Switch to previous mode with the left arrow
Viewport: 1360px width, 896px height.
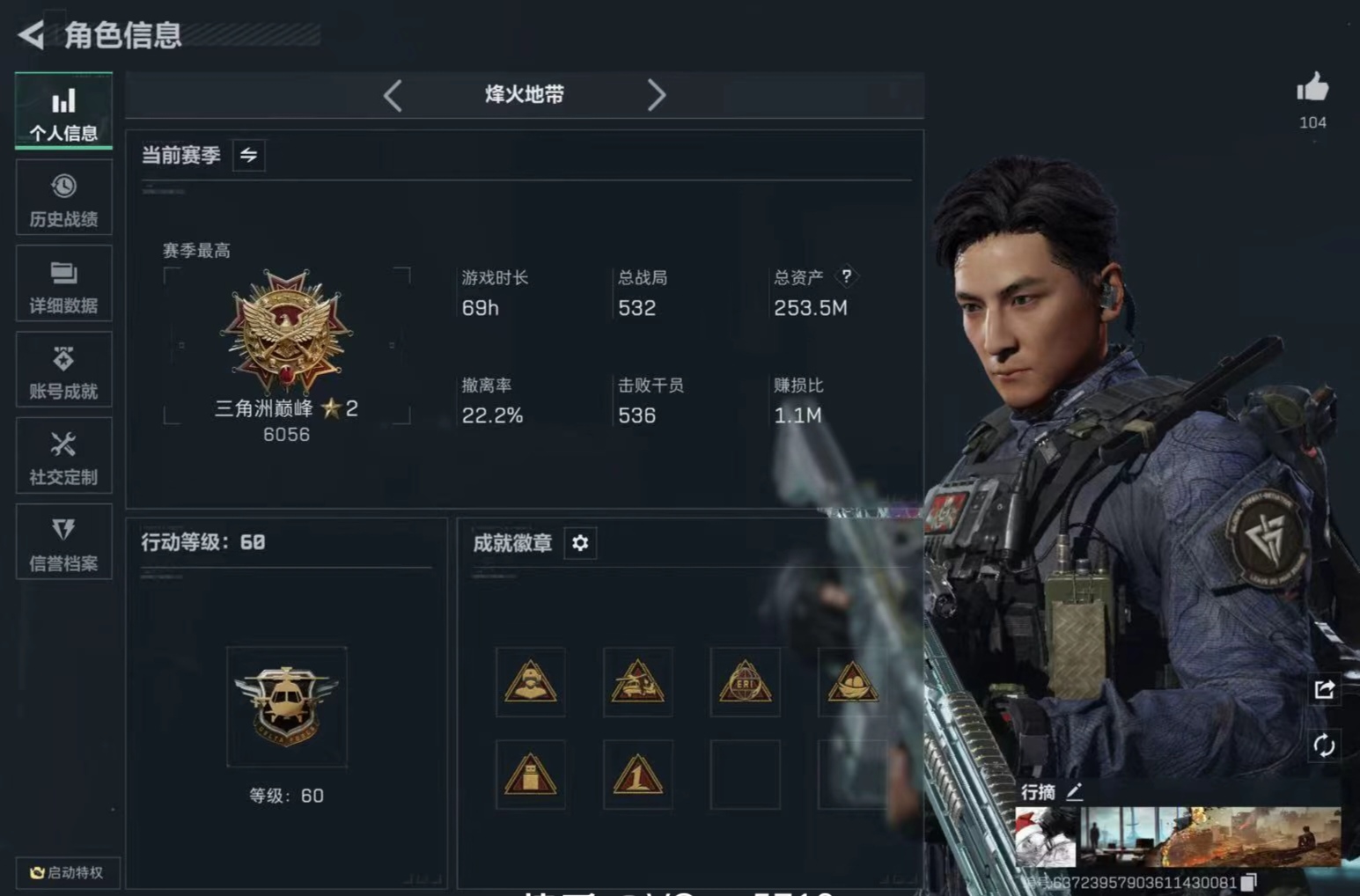pyautogui.click(x=393, y=95)
